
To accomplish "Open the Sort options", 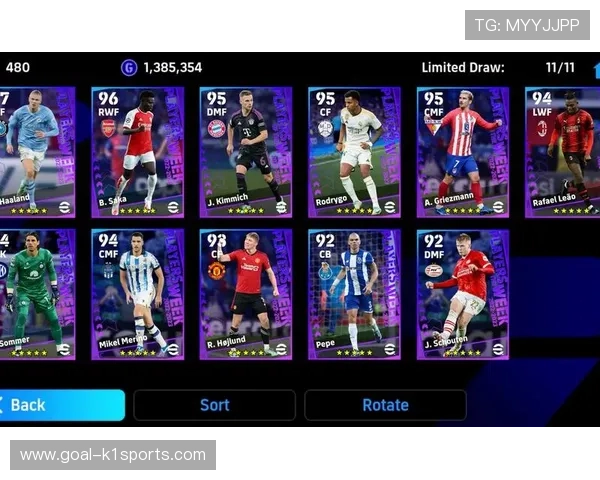I will coord(214,405).
